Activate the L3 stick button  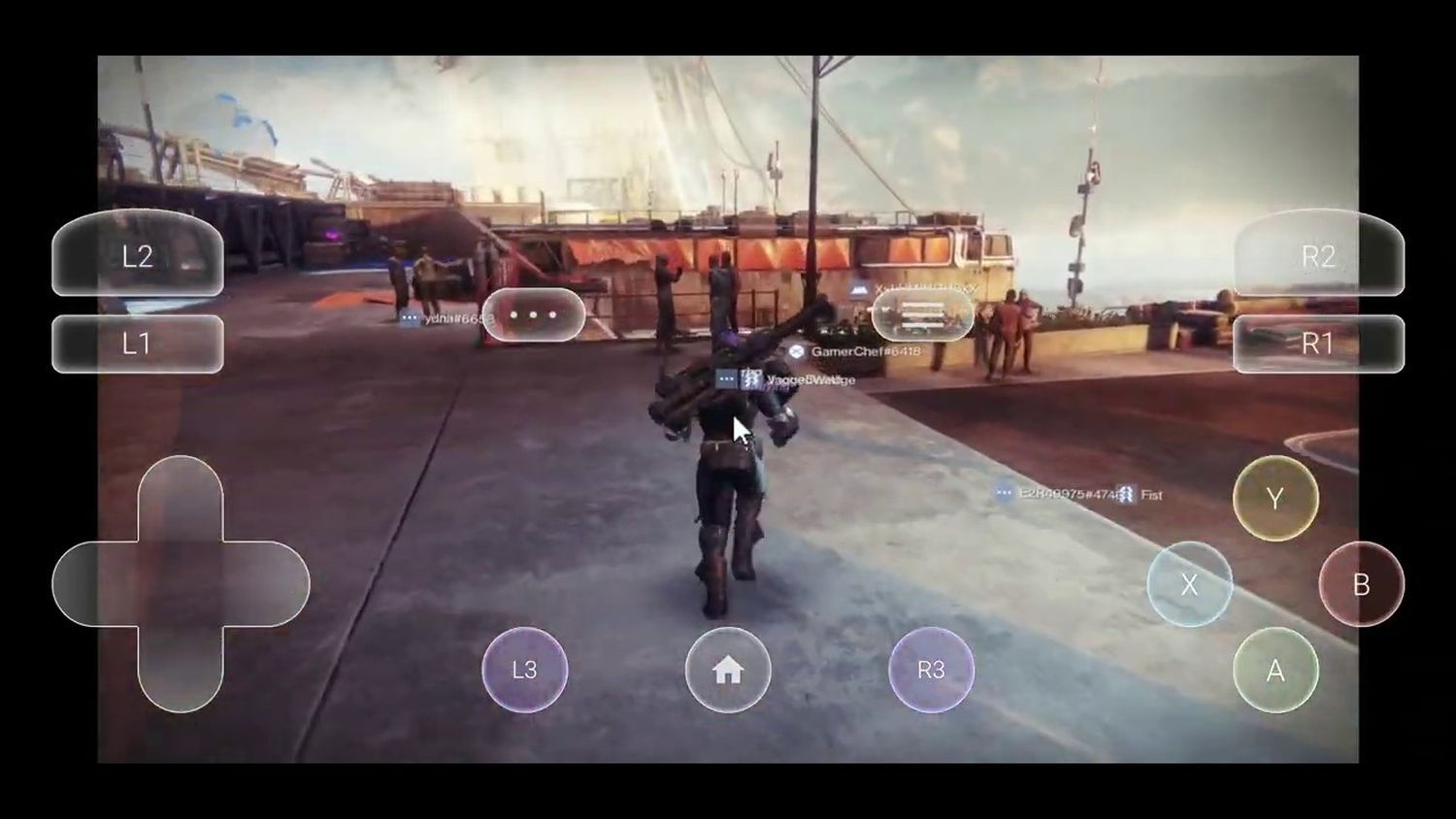pyautogui.click(x=524, y=670)
